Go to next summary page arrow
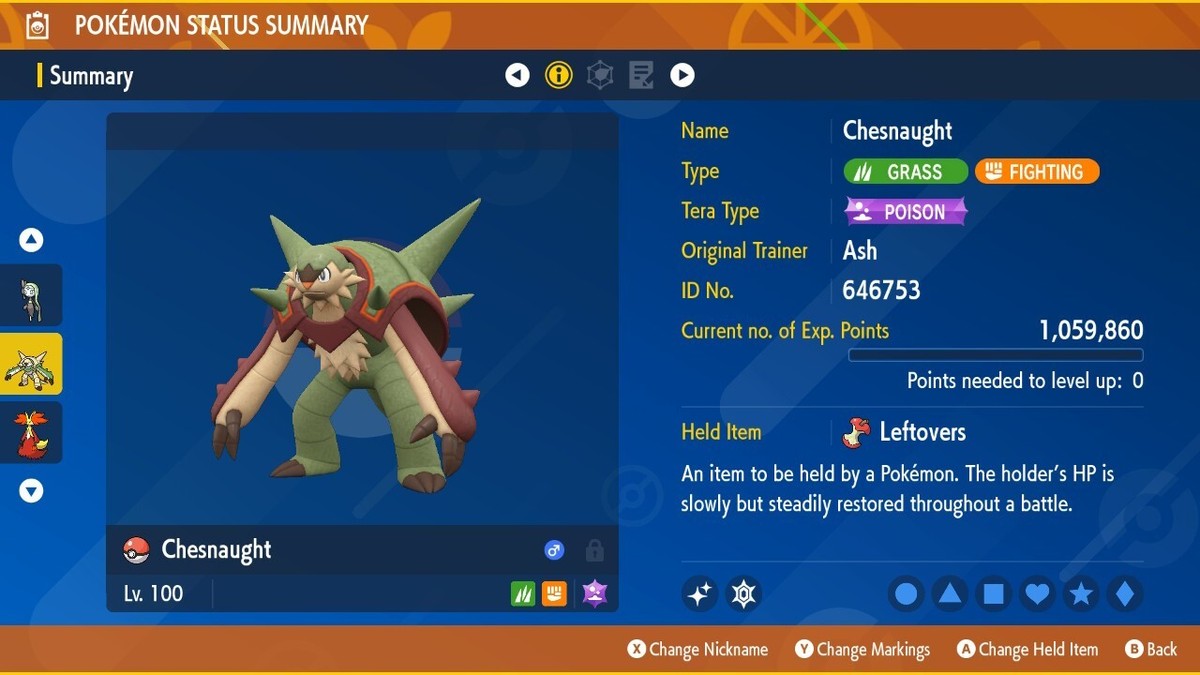The height and width of the screenshot is (675, 1200). 682,75
